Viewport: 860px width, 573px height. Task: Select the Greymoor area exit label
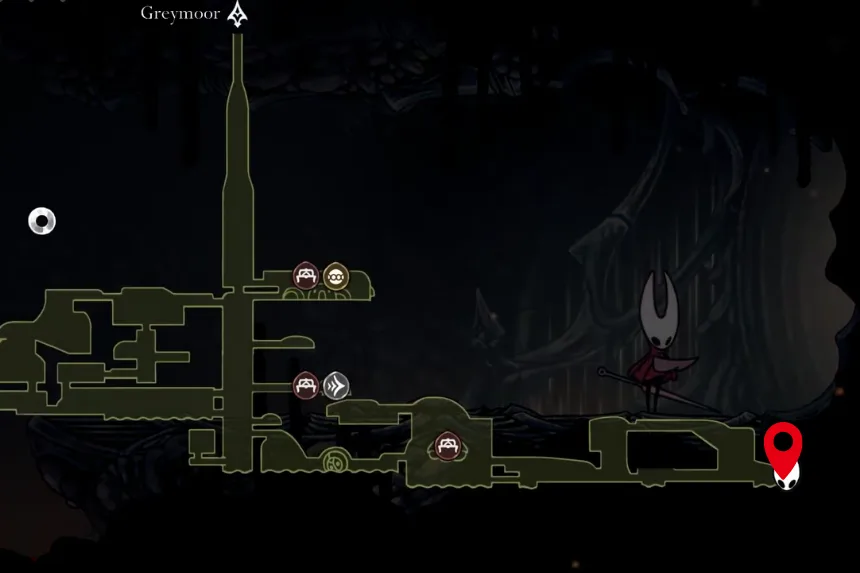tap(181, 14)
